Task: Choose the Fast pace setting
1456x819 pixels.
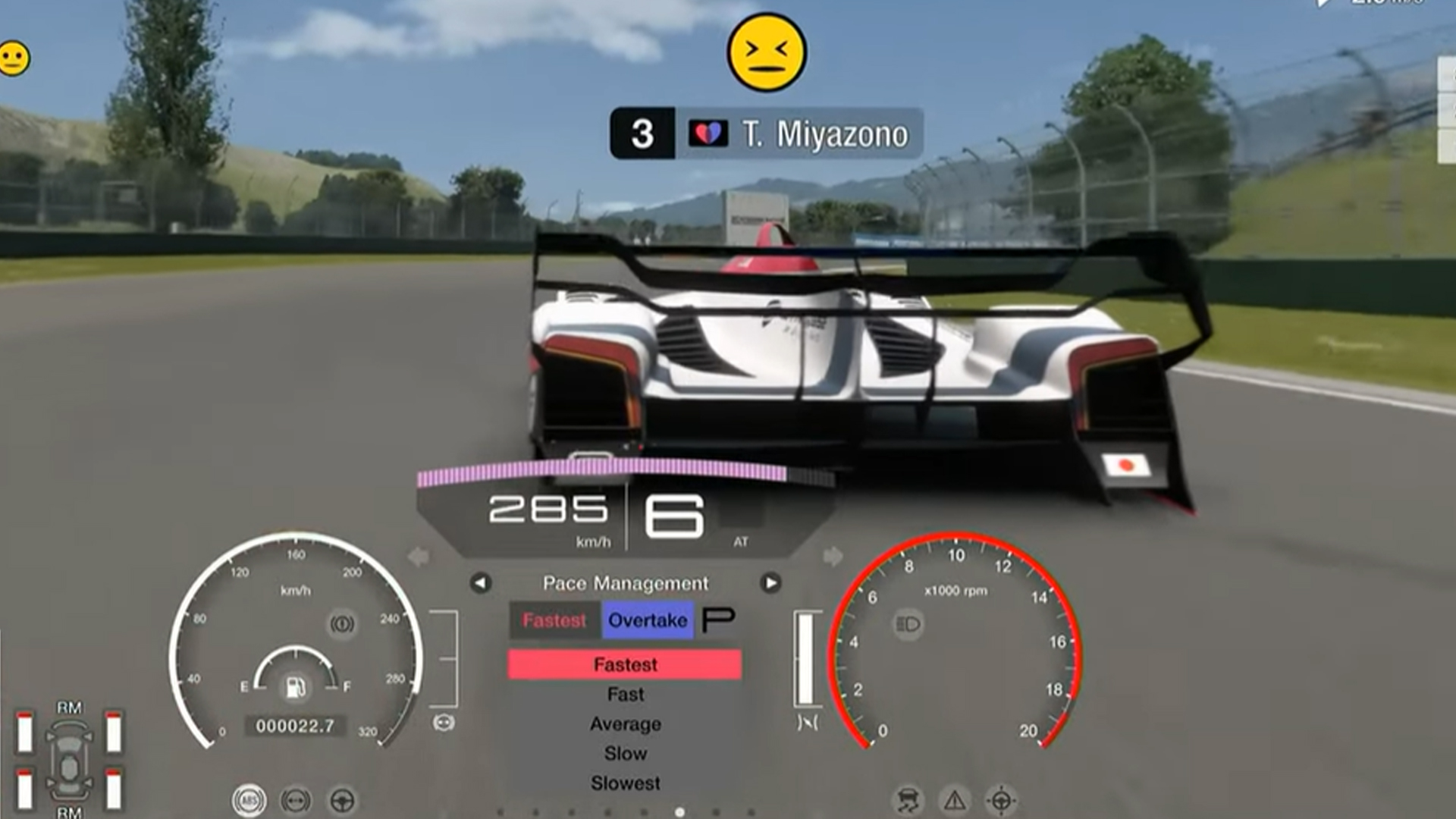Action: point(625,694)
